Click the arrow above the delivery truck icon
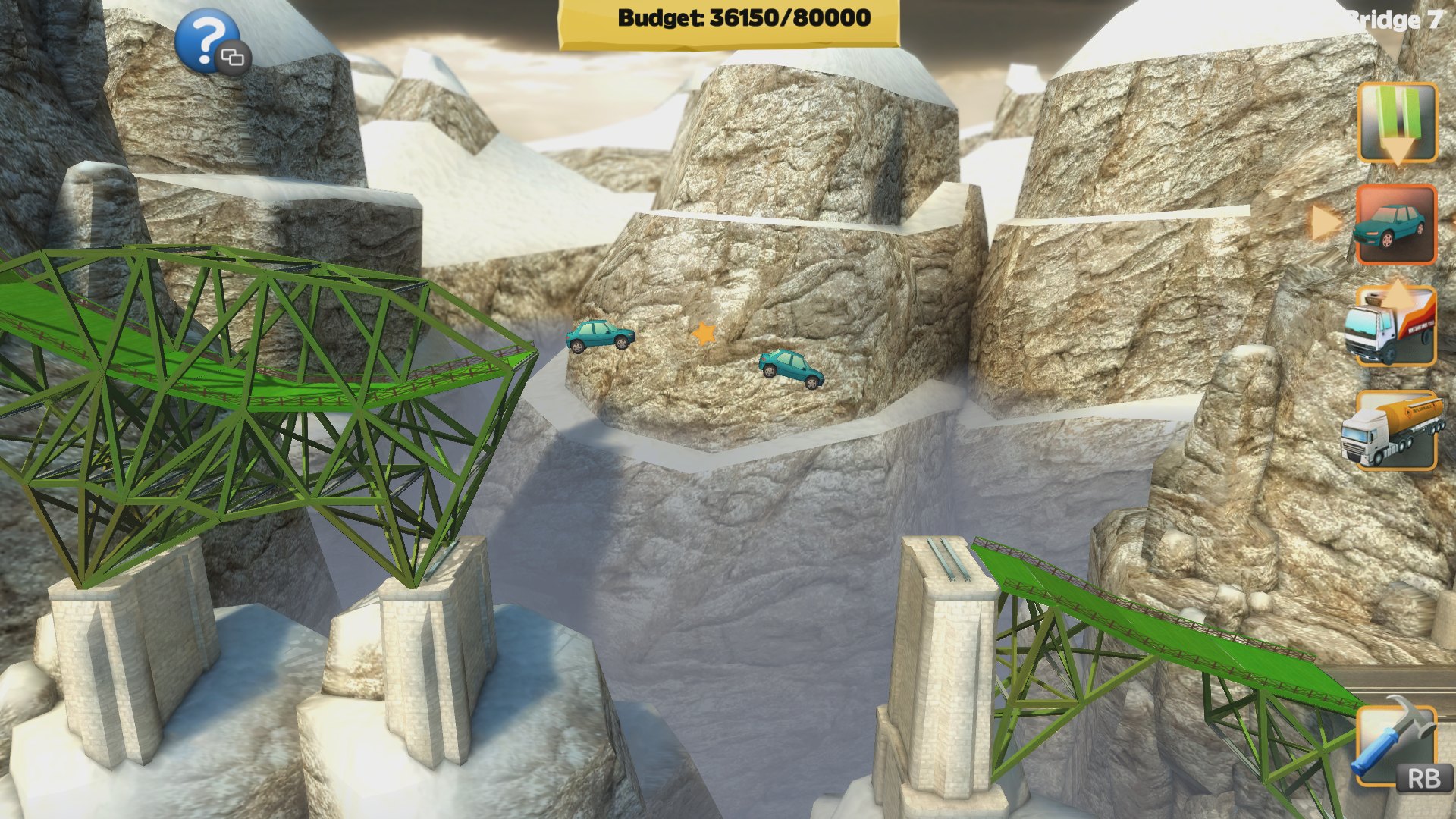The image size is (1456, 819). pos(1399,287)
